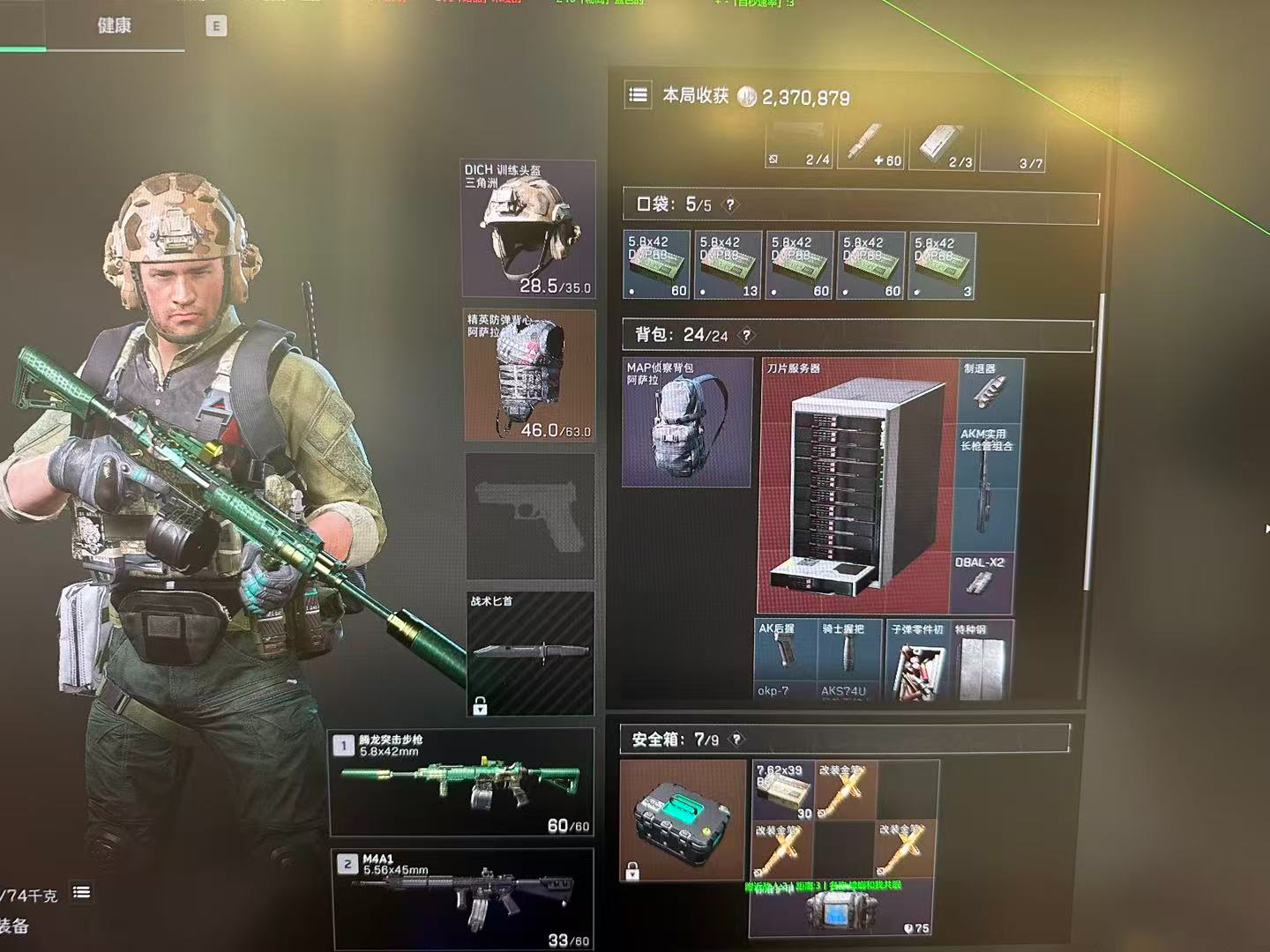Choose the M4A1 secondary weapon slot
The image size is (1270, 952).
tap(463, 899)
